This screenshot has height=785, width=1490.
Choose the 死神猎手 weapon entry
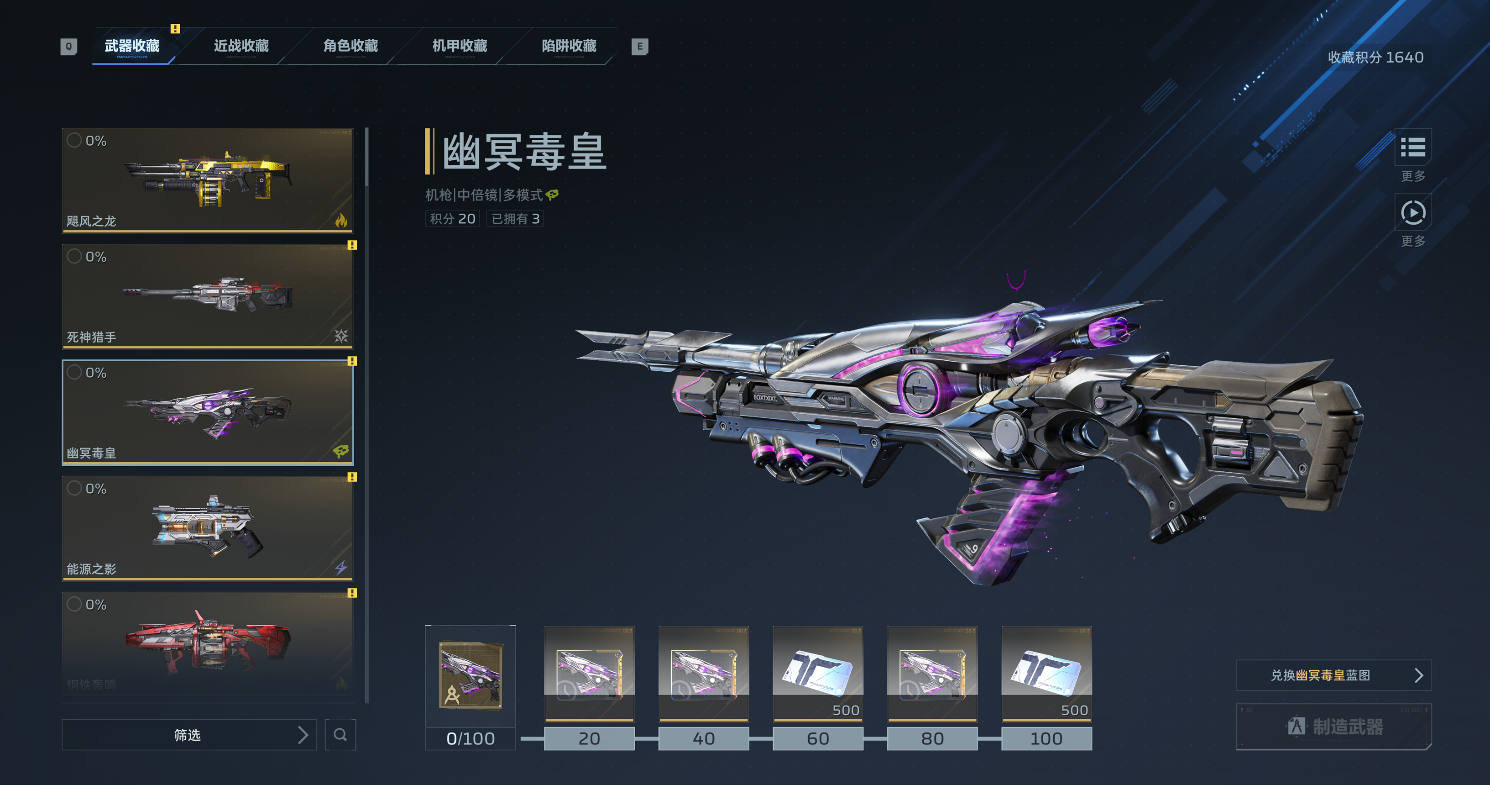(208, 296)
